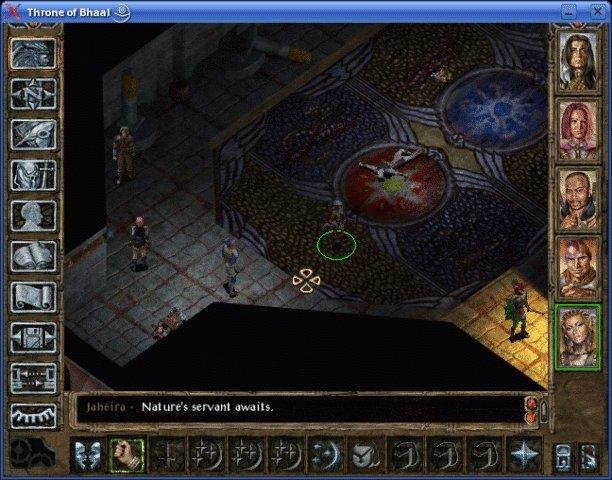
Task: Open the character record bust button
Action: (32, 215)
